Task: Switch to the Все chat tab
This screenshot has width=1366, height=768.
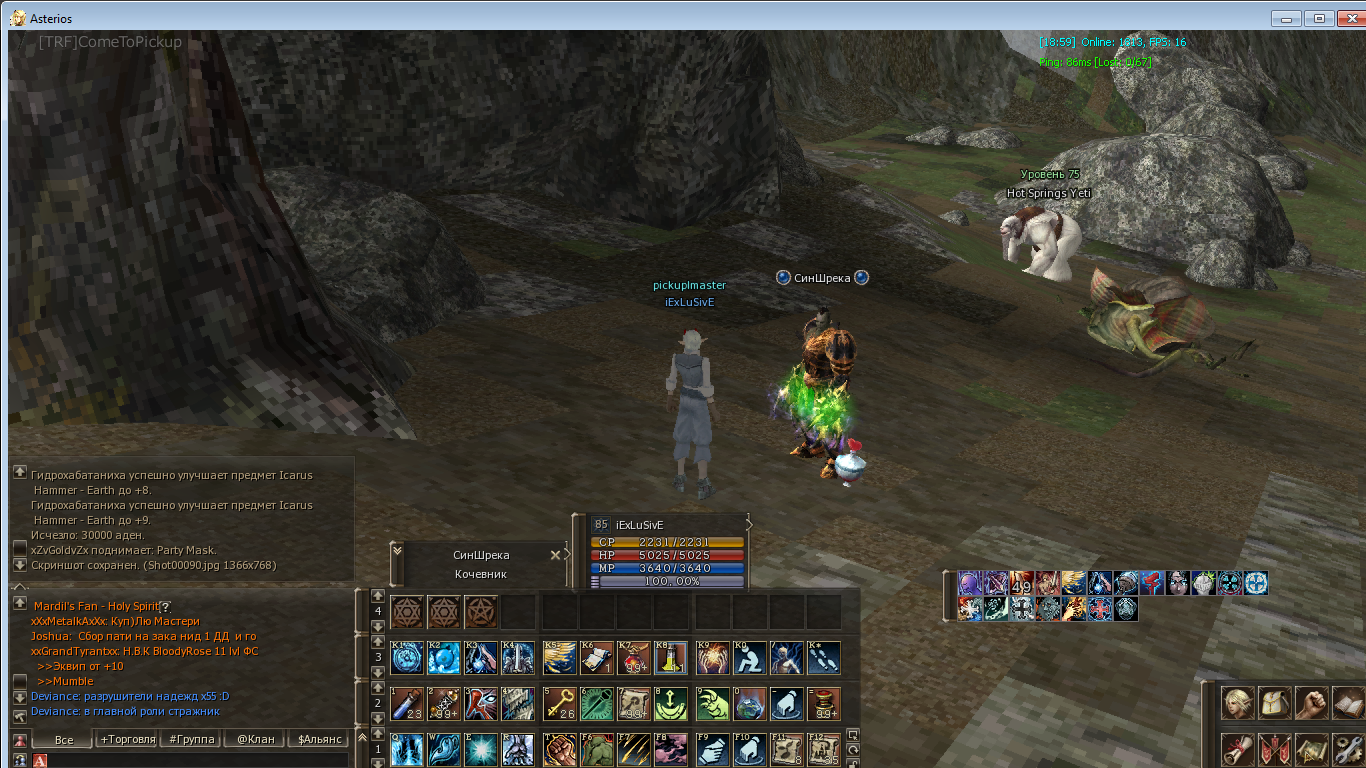Action: coord(64,740)
